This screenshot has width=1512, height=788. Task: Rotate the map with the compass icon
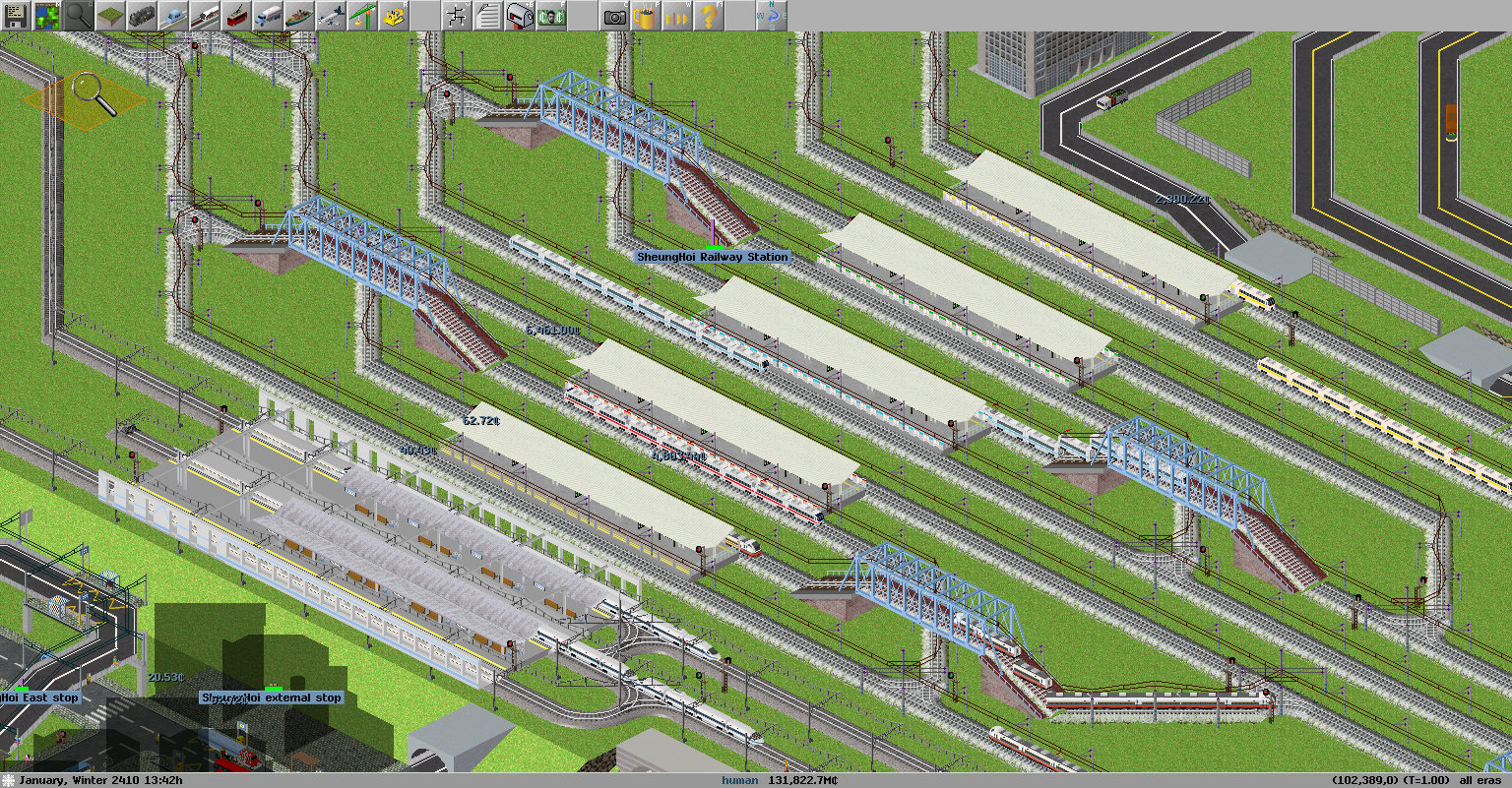(772, 16)
